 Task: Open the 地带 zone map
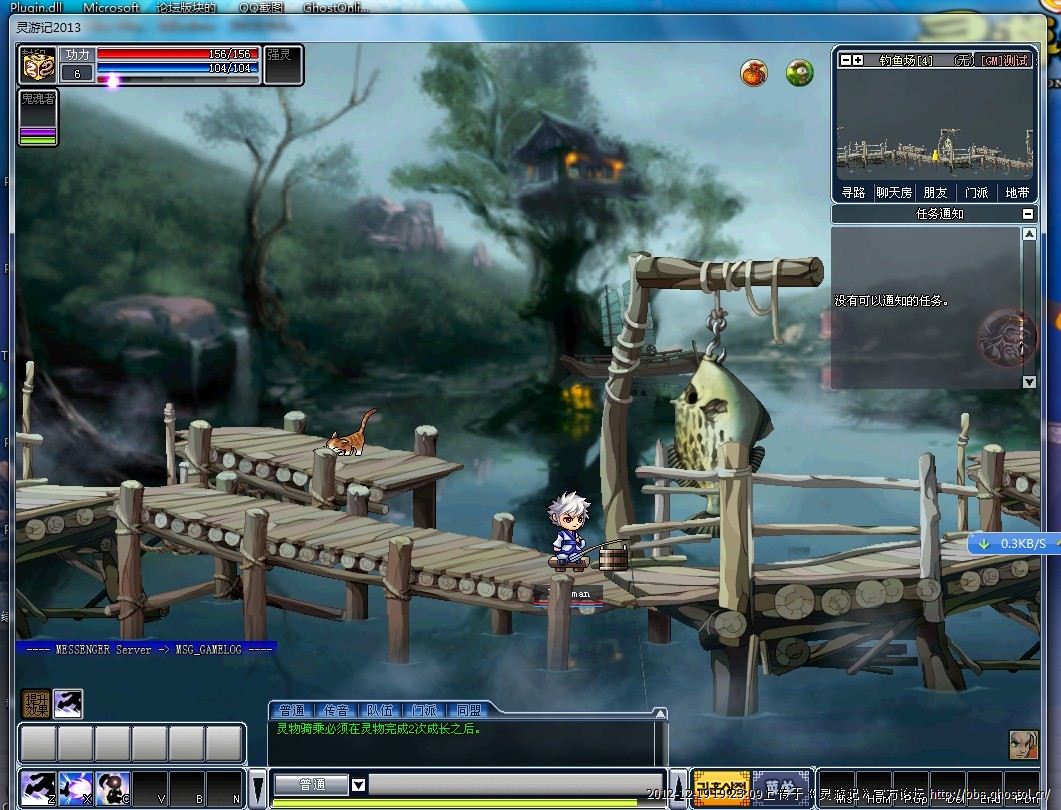pyautogui.click(x=1017, y=193)
